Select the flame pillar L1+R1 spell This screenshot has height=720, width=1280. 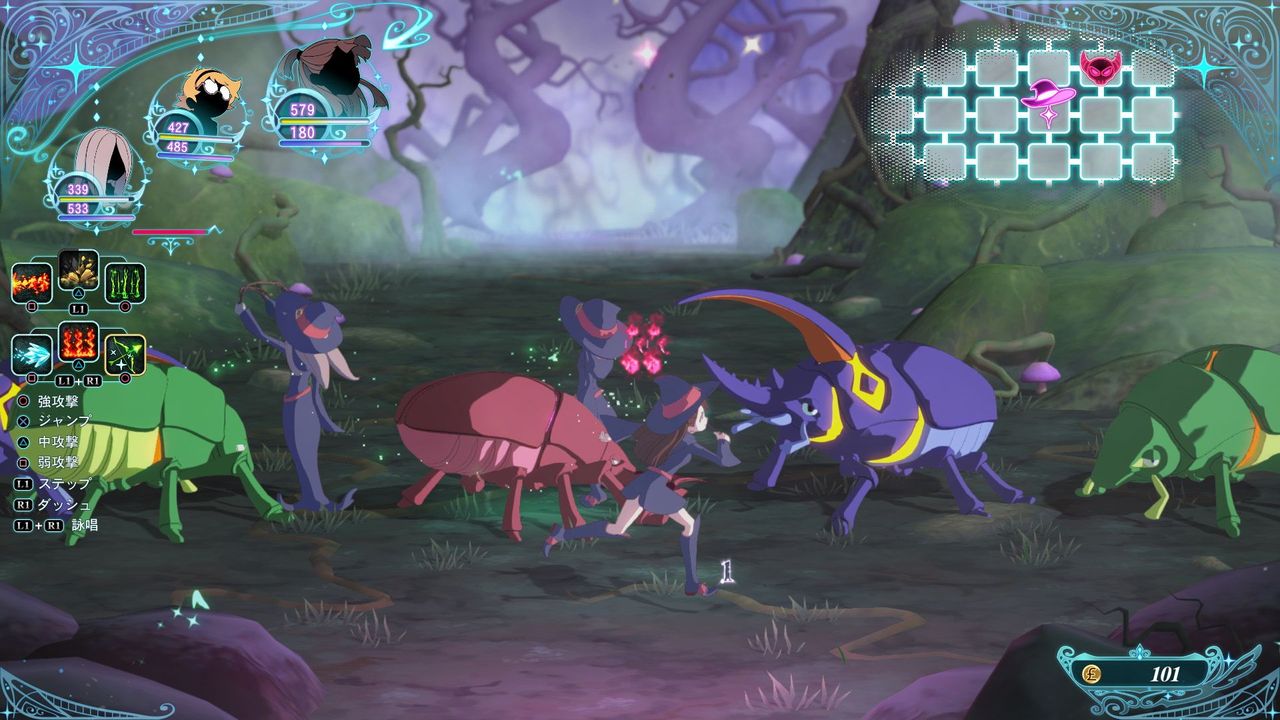78,345
